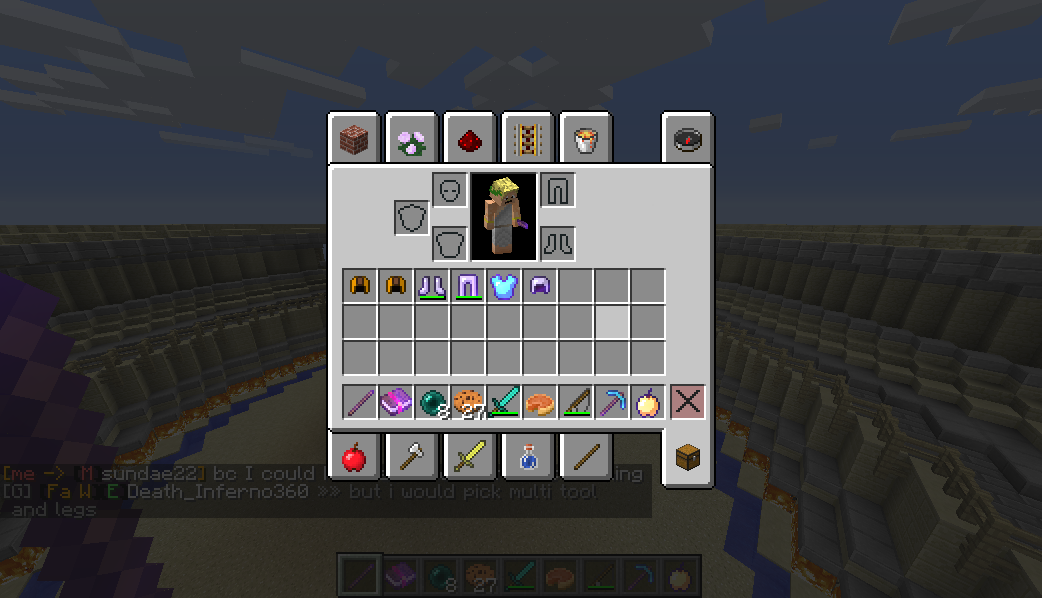Open the powered rail Transportation tab
Screen dimensions: 1042x598
[527, 141]
